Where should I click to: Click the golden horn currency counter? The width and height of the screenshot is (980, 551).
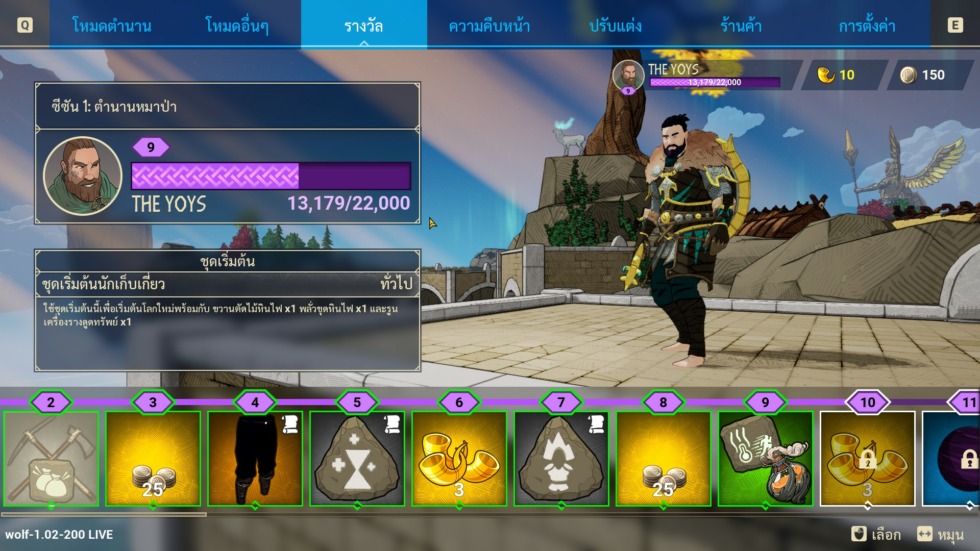[837, 75]
